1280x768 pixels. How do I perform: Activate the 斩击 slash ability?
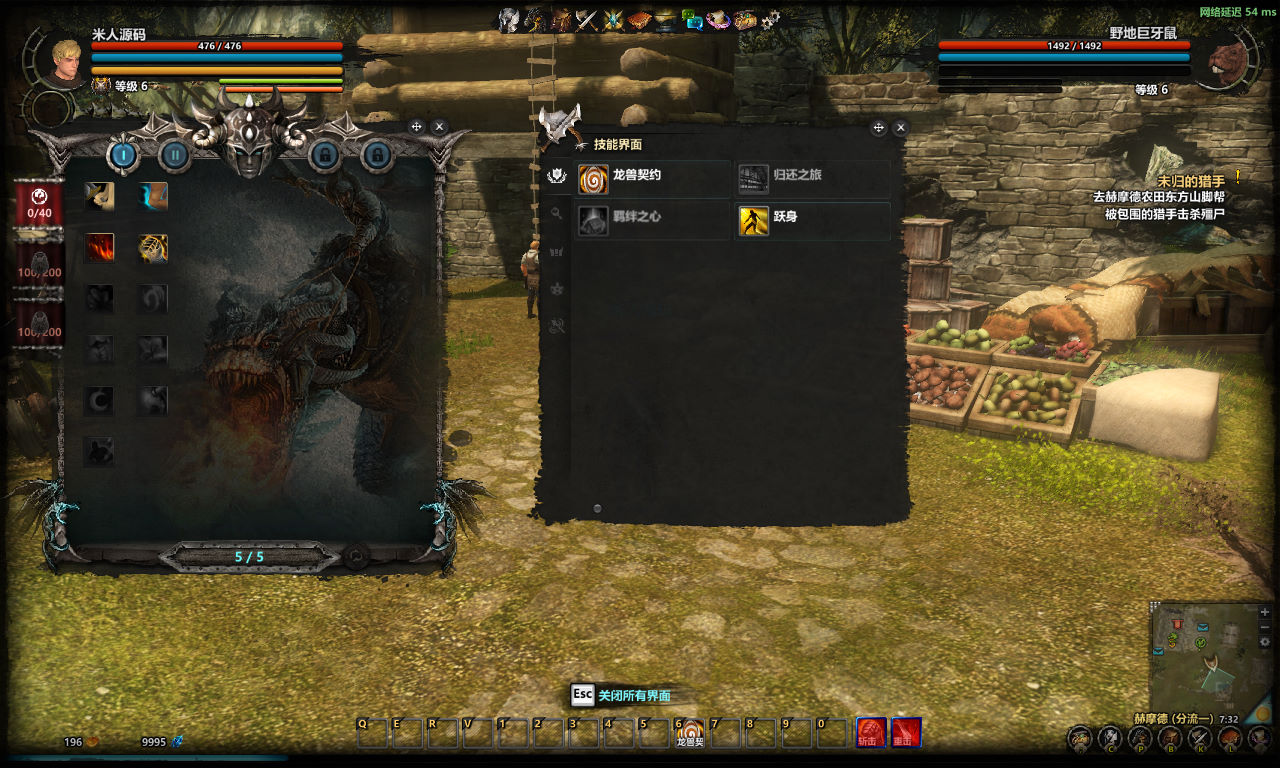pos(870,733)
